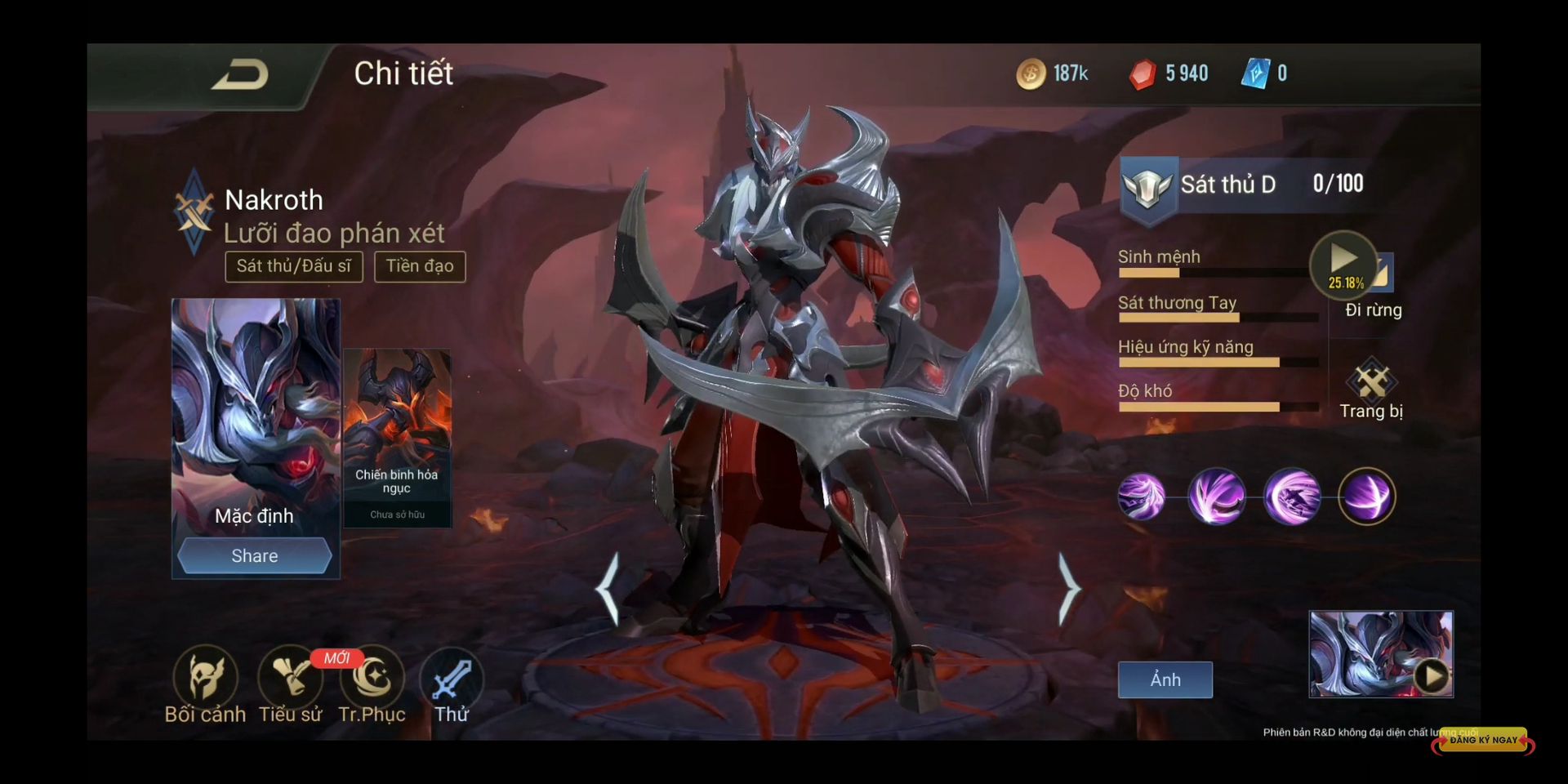Click the Đăng ký ngay overlay banner
This screenshot has height=784, width=1568.
(1483, 741)
